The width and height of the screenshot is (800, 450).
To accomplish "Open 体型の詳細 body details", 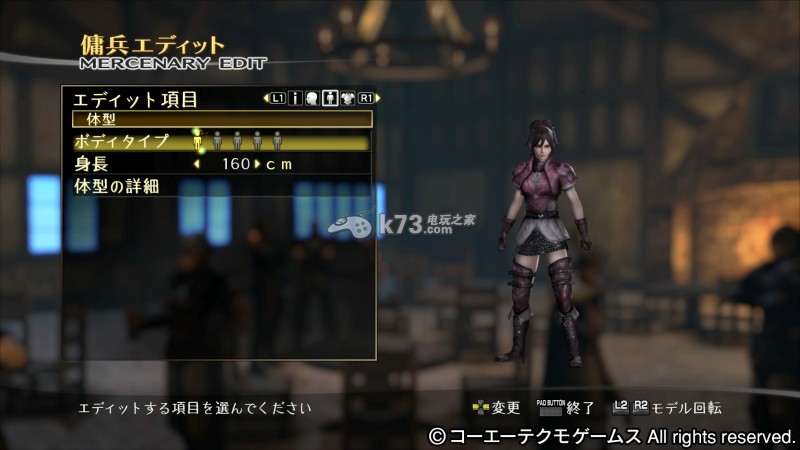I will pos(117,186).
